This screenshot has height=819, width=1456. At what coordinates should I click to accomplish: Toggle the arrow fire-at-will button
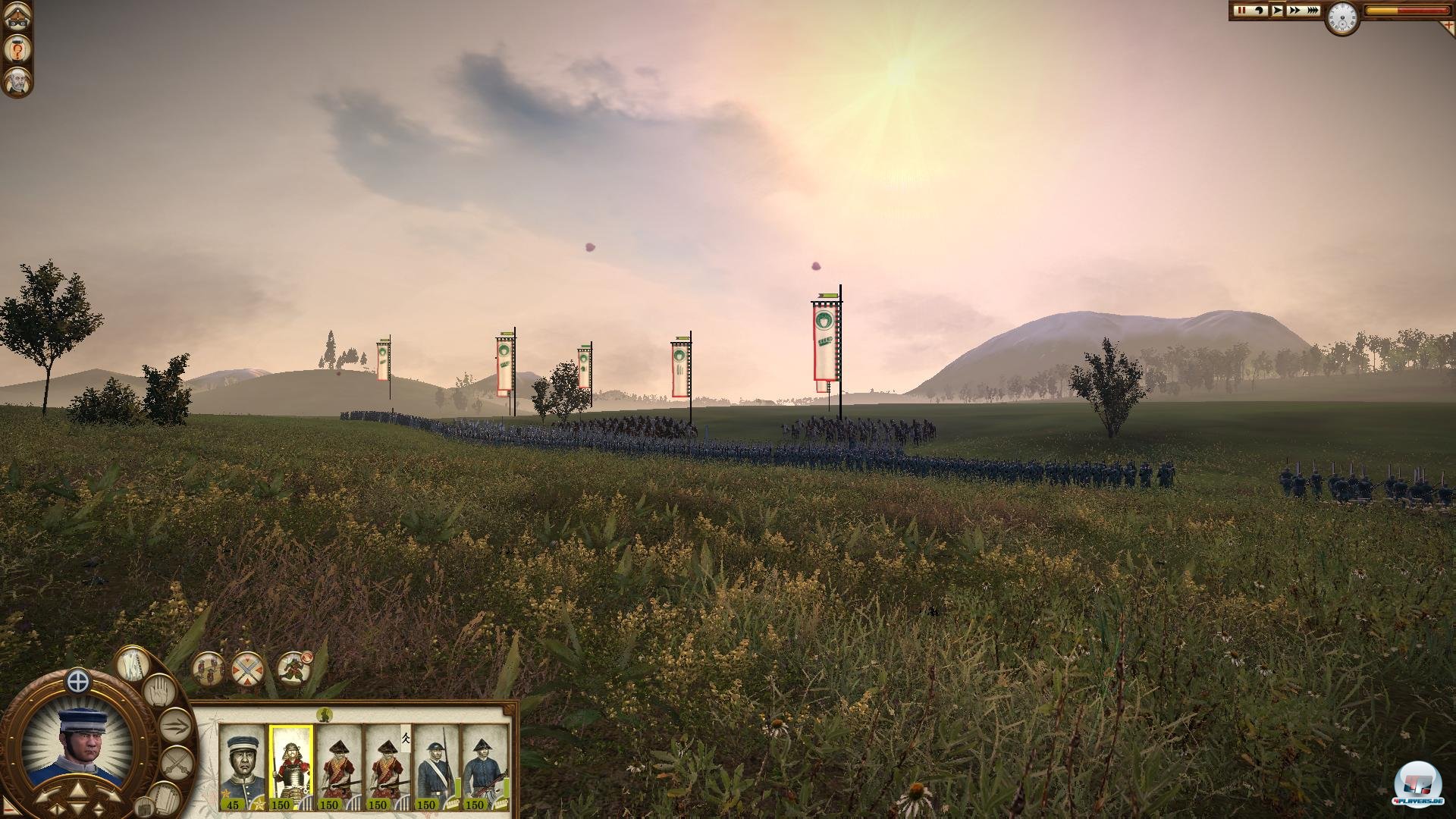point(176,726)
